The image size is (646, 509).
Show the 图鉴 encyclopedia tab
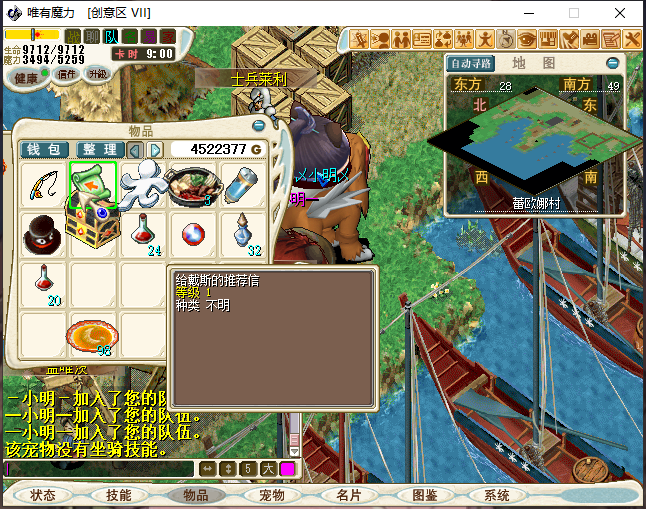point(424,495)
